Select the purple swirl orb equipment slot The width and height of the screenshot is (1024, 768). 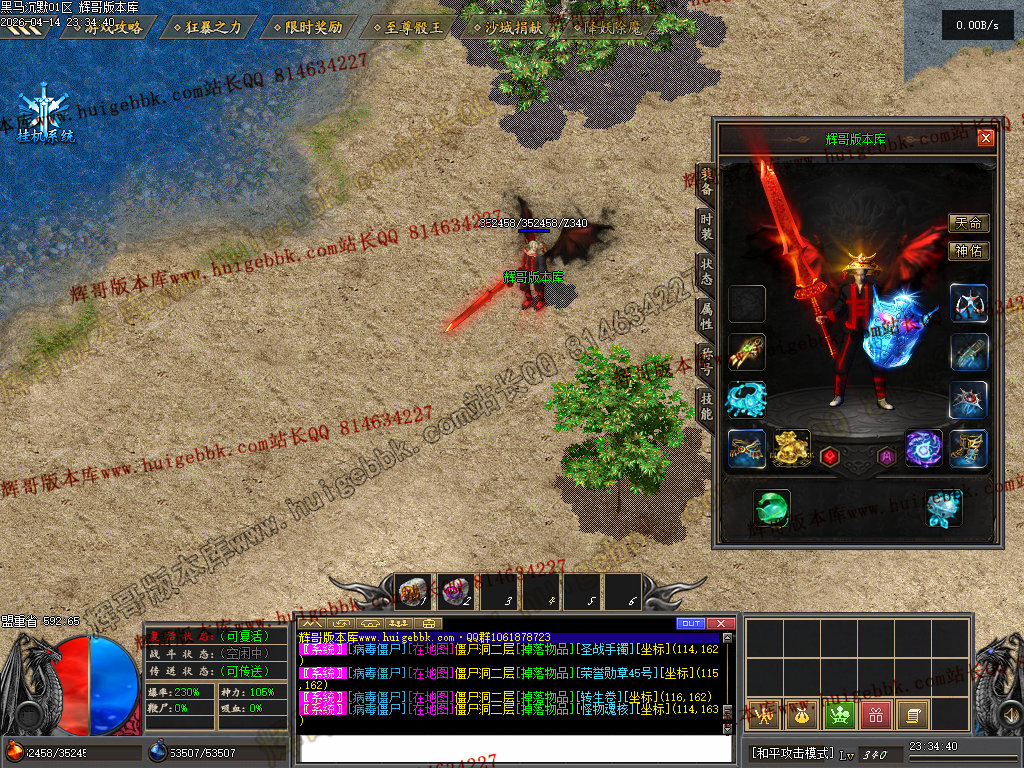[924, 449]
